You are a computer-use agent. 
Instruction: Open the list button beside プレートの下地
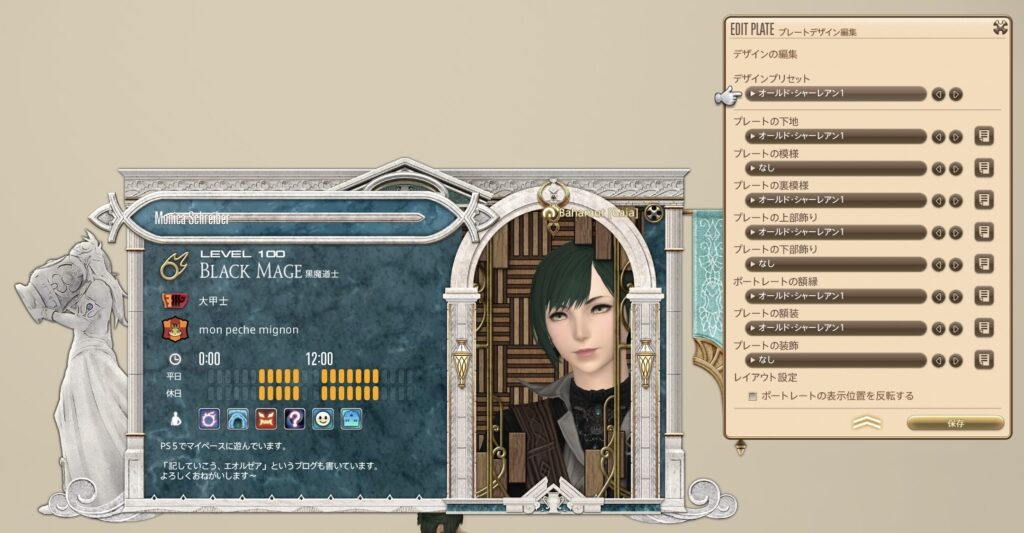pyautogui.click(x=984, y=136)
